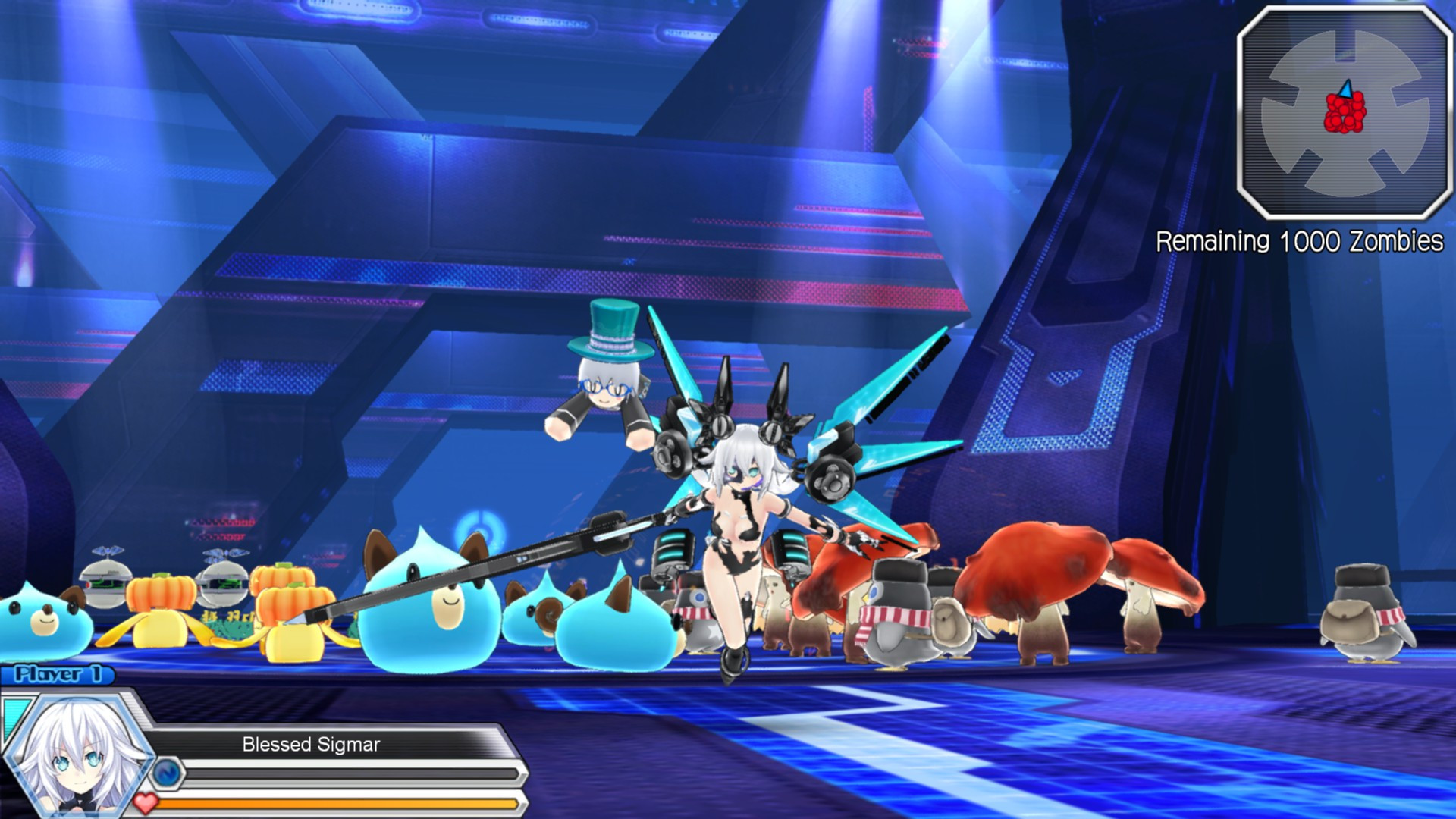Click the Remaining 1000 Zombies counter text

[x=1298, y=241]
